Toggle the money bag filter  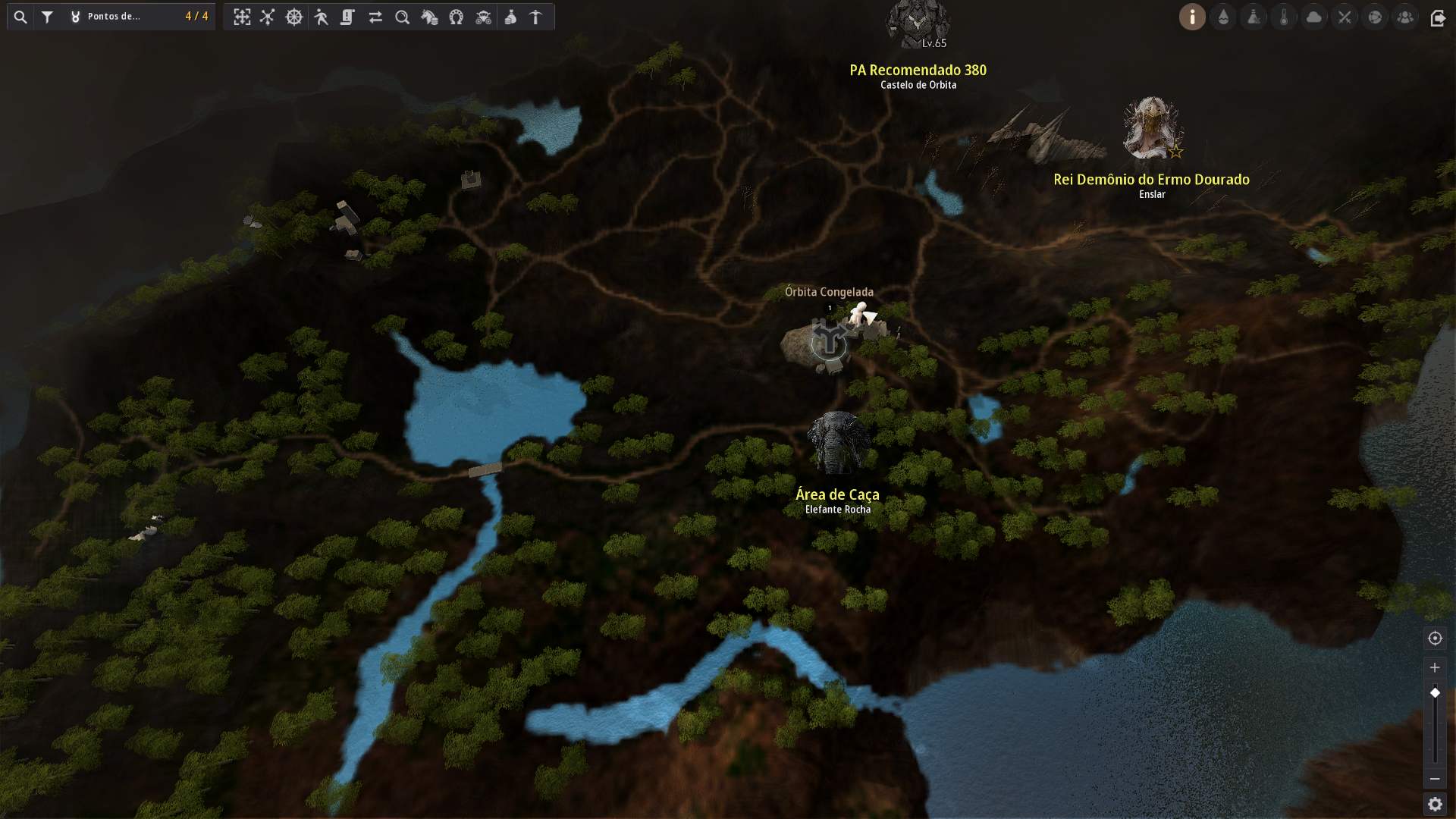click(x=510, y=17)
